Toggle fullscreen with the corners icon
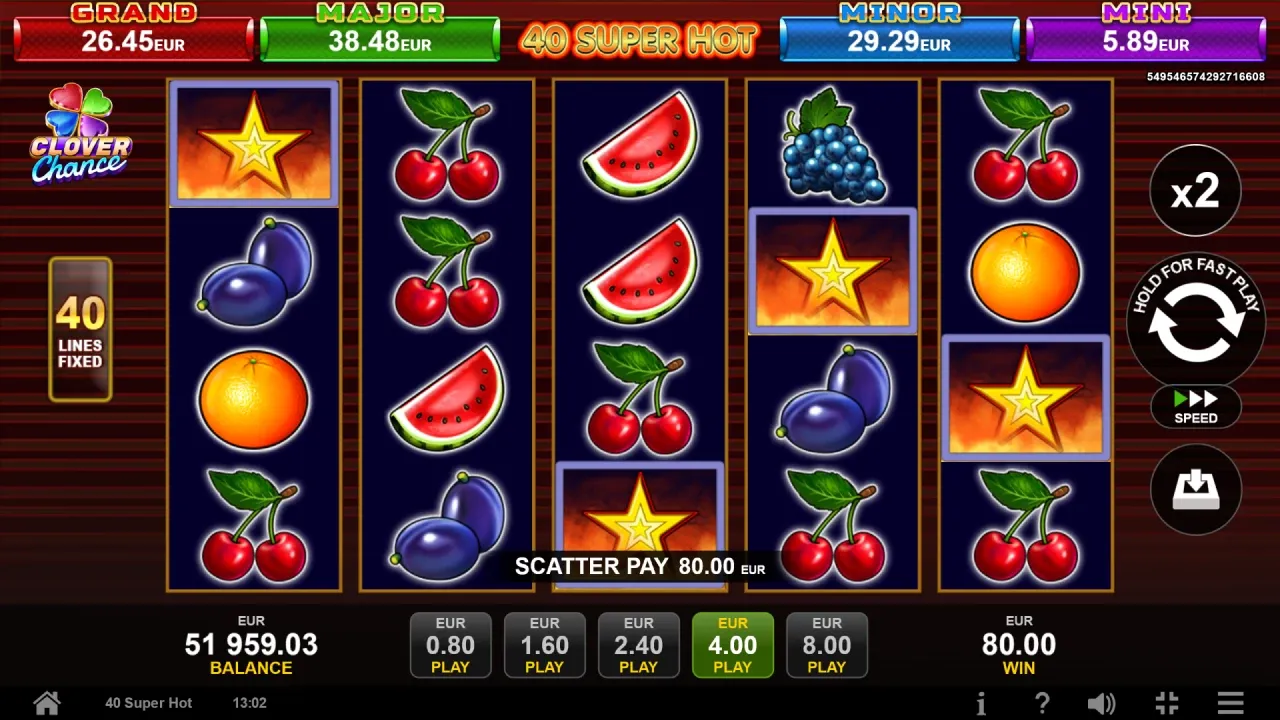1280x720 pixels. tap(1166, 702)
